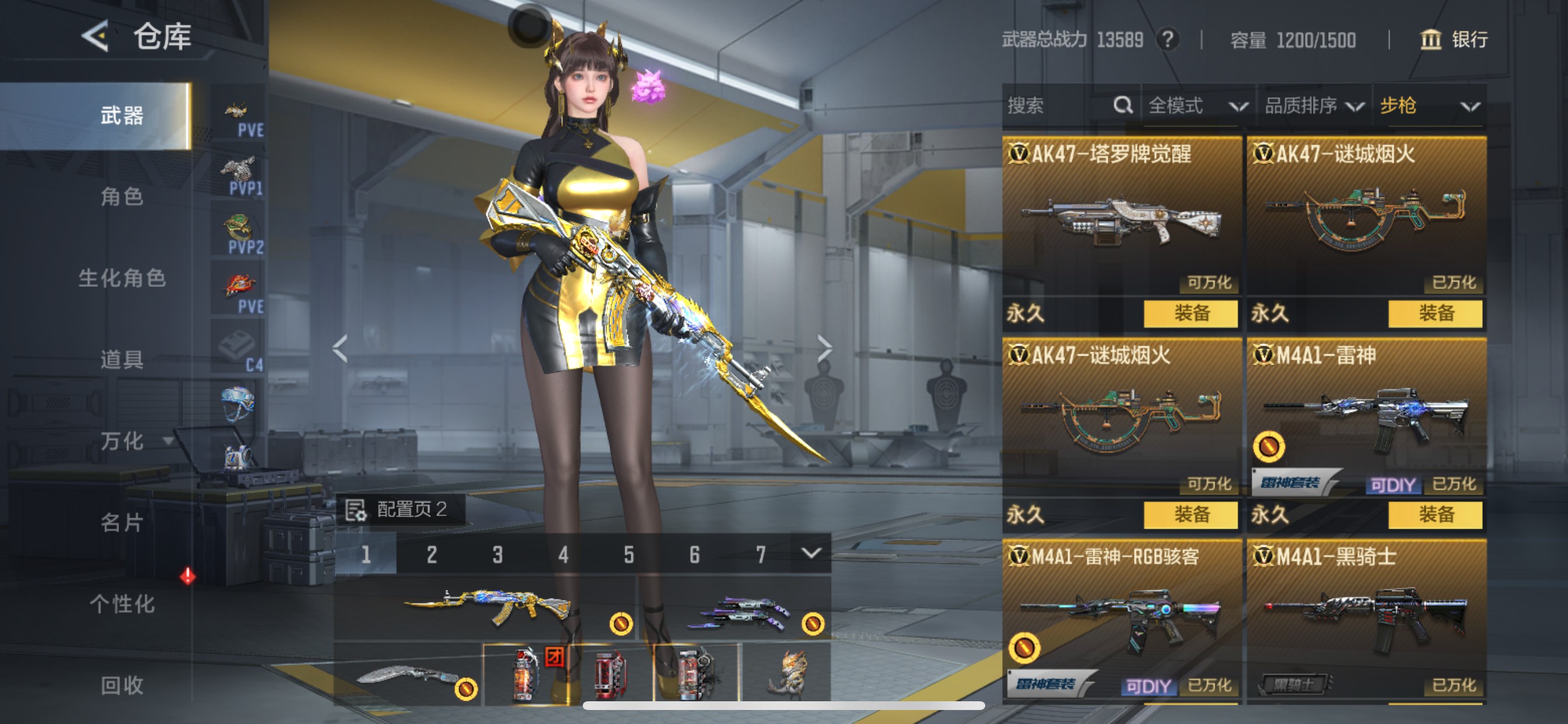Select the 角色 category in sidebar
The image size is (1568, 724).
pyautogui.click(x=122, y=196)
